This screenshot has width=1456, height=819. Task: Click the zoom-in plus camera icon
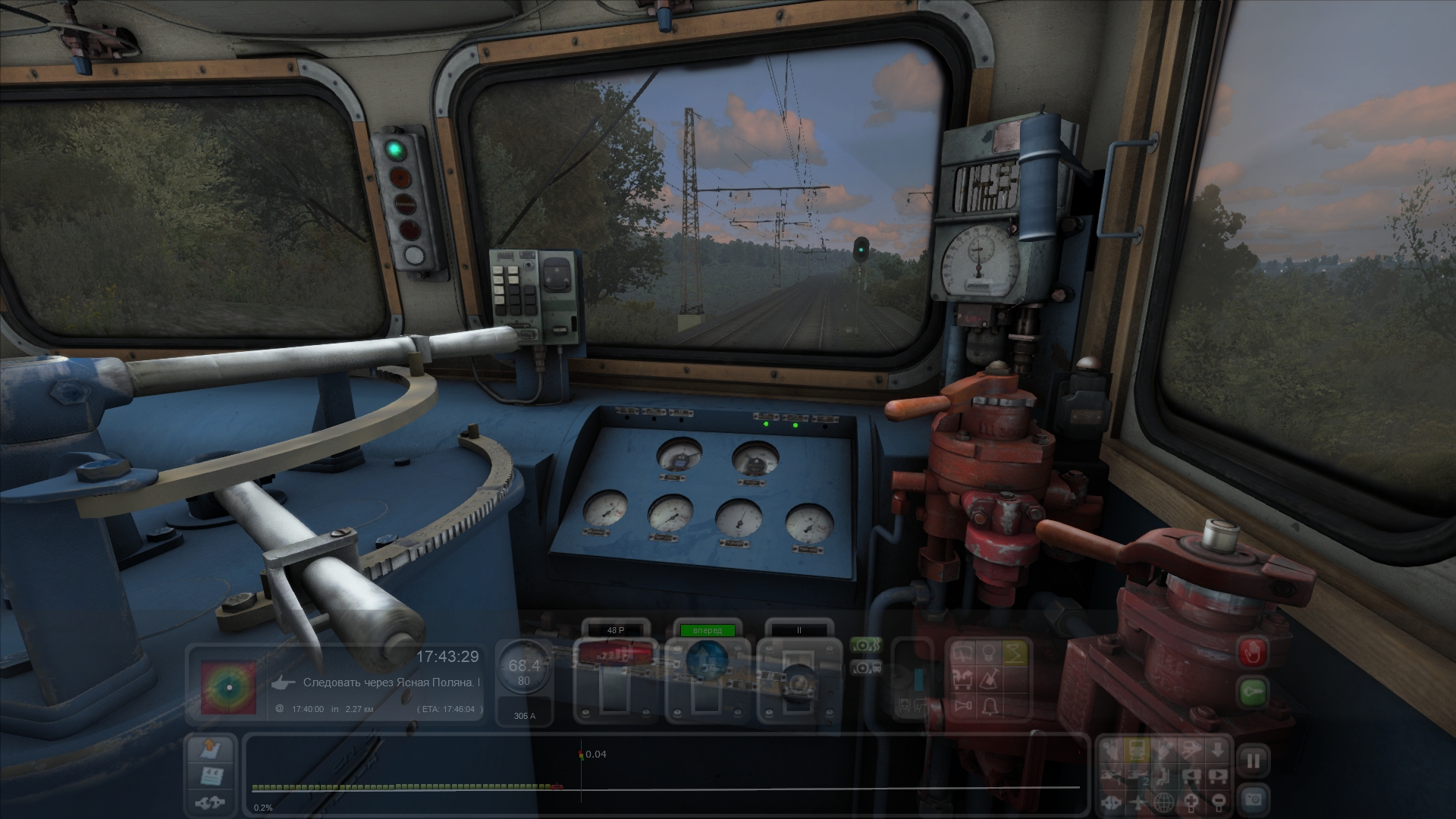pos(1191,802)
